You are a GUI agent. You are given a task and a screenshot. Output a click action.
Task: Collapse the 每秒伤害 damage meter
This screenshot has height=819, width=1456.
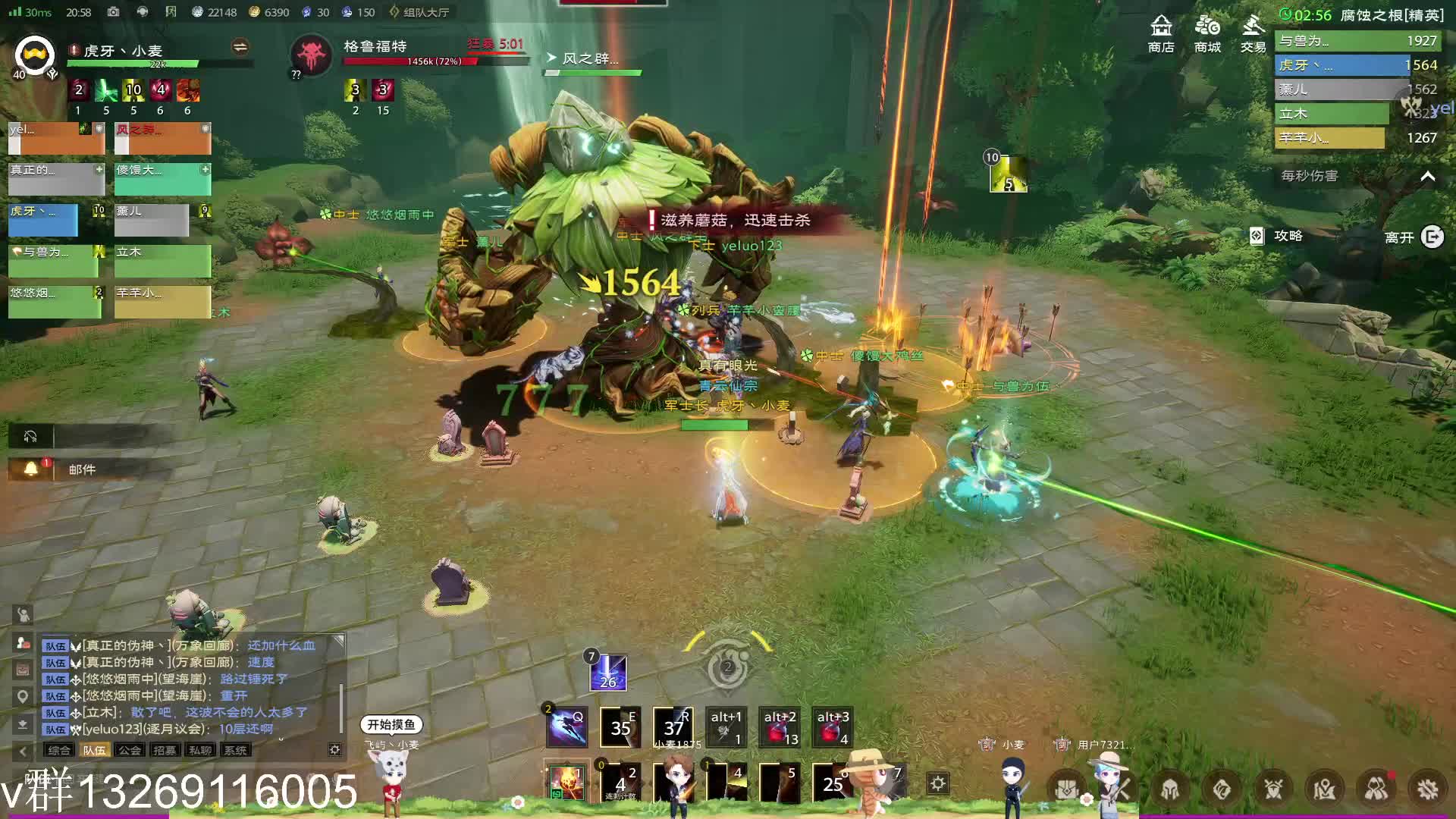pyautogui.click(x=1427, y=177)
